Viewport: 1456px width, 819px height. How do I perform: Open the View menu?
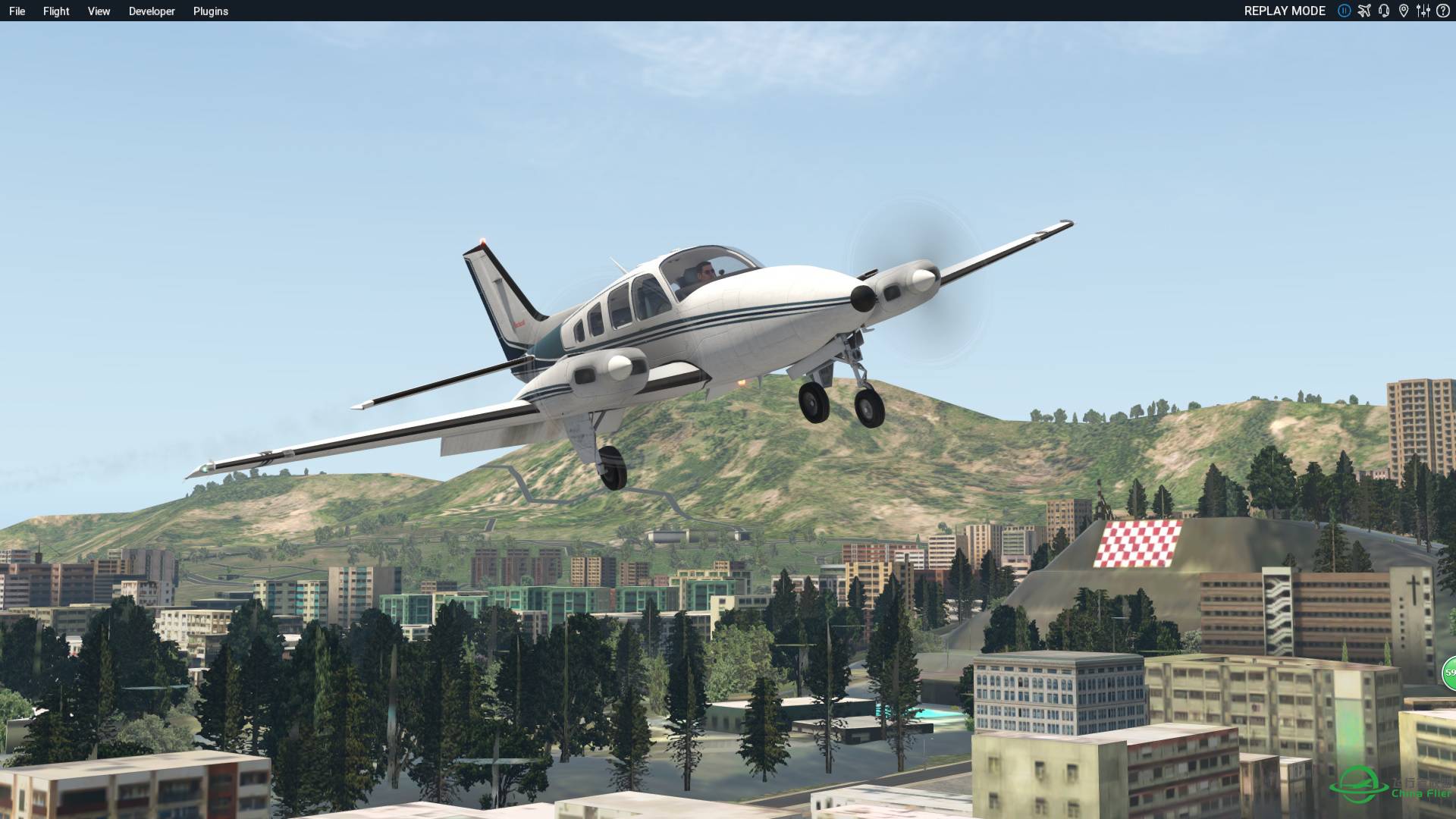pos(99,11)
